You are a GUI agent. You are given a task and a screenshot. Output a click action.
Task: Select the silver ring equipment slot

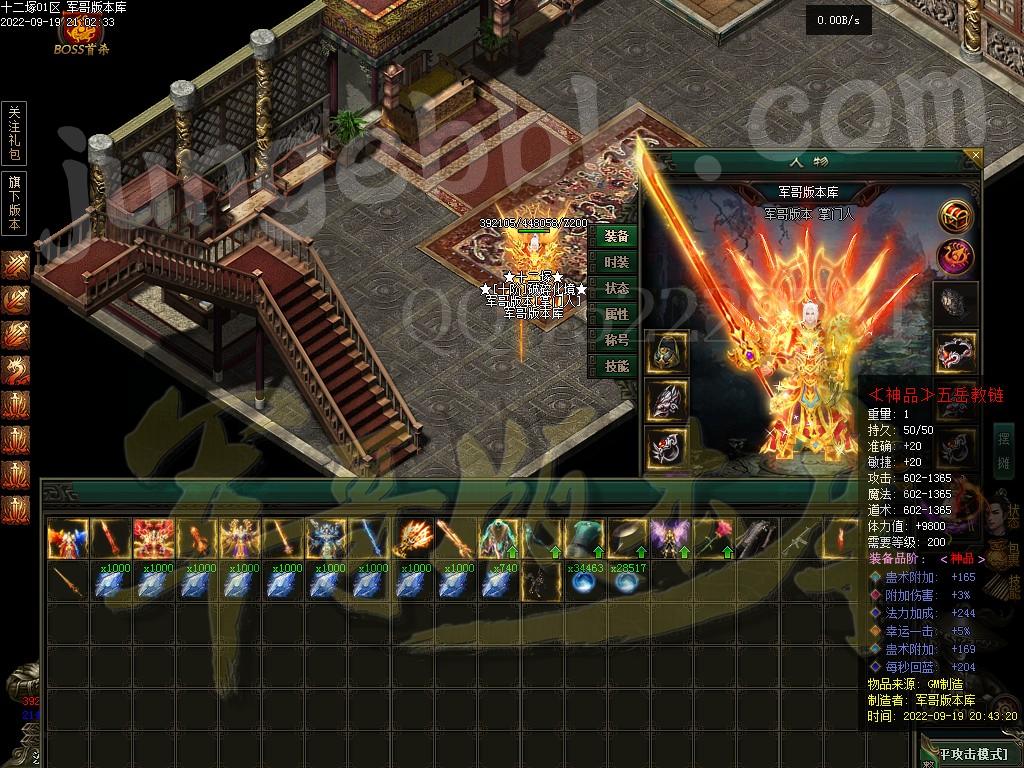pyautogui.click(x=665, y=448)
